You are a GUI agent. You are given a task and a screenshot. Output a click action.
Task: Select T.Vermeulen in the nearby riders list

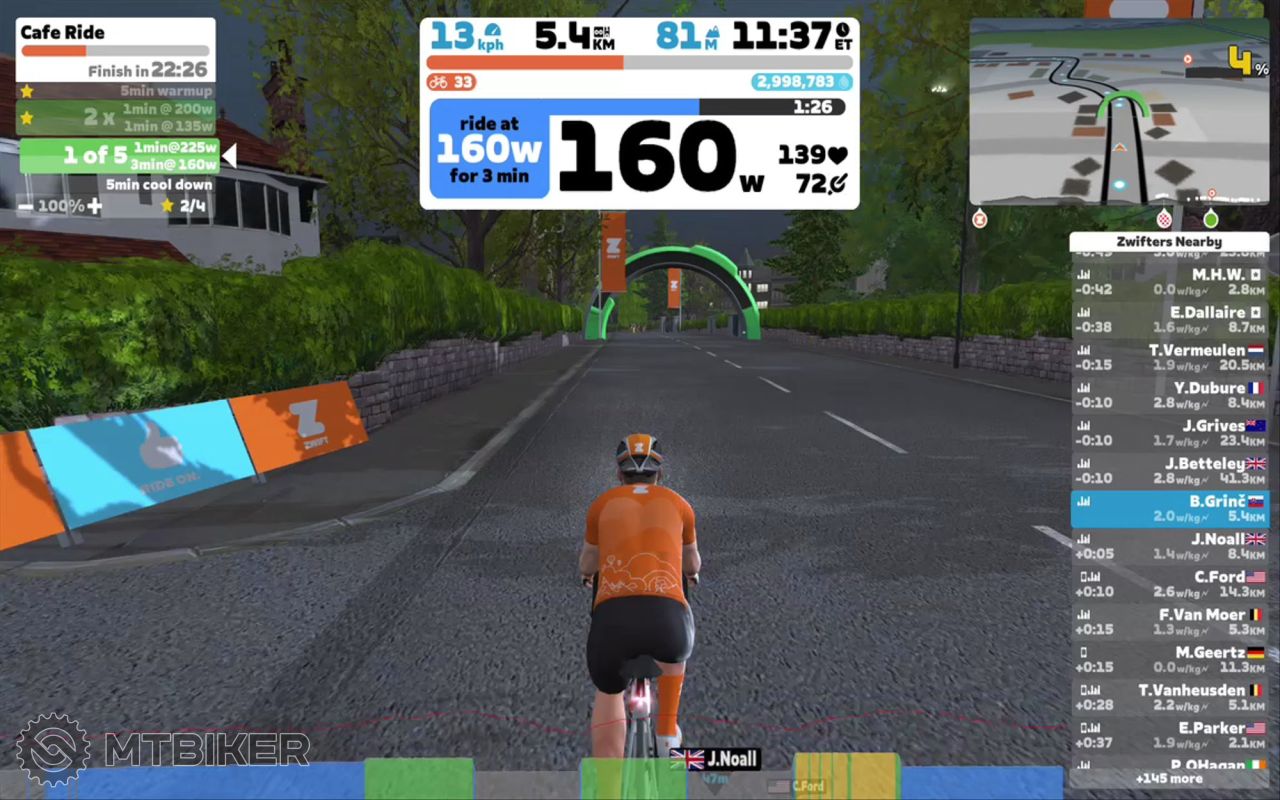tap(1169, 357)
